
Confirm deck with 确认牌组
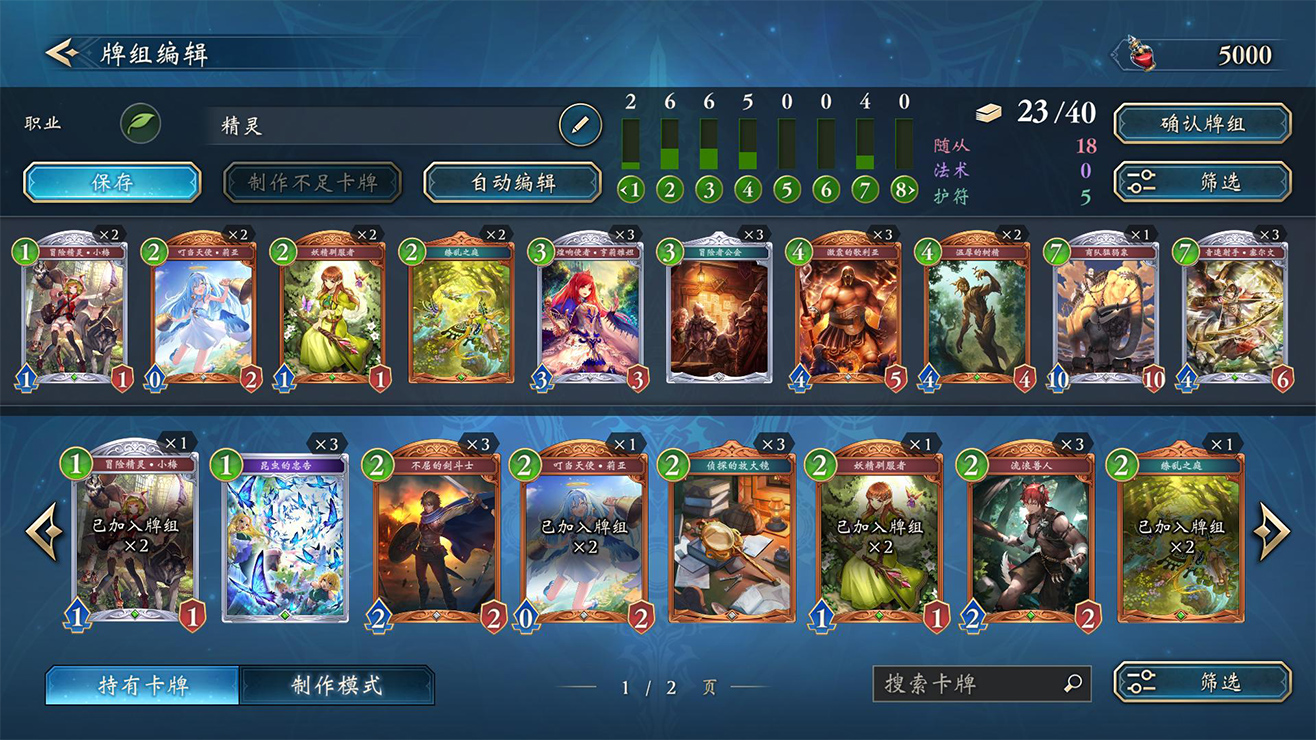(x=1202, y=124)
